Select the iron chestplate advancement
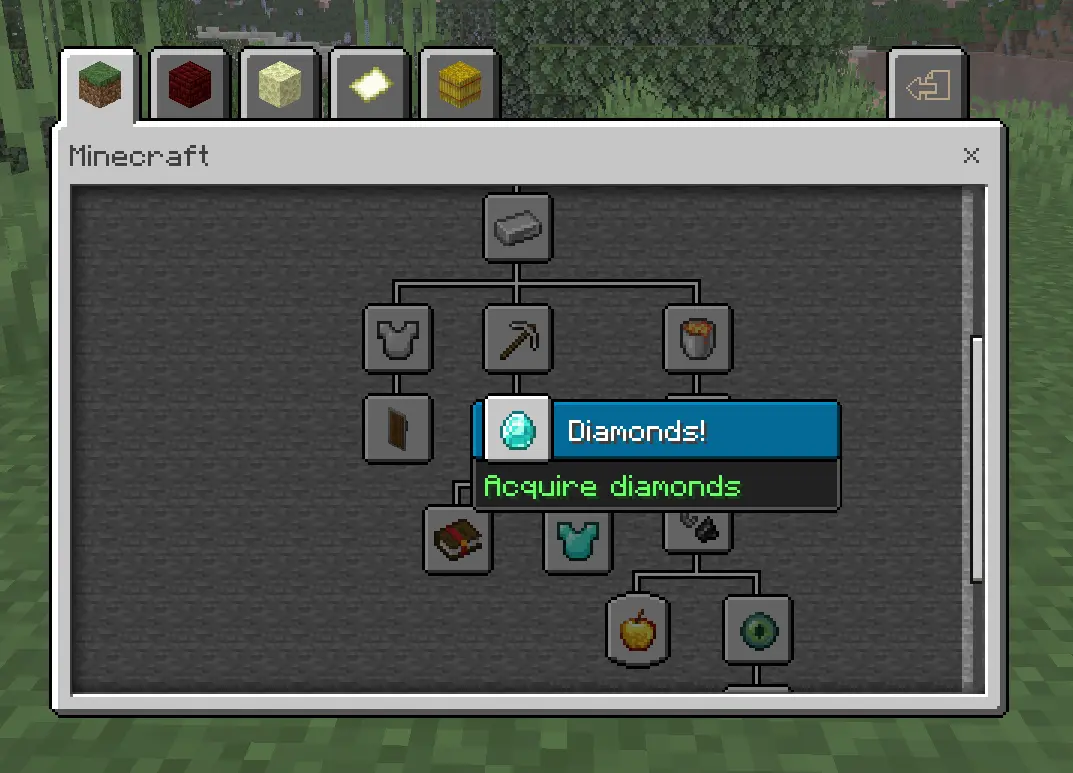The image size is (1073, 773). pos(398,340)
